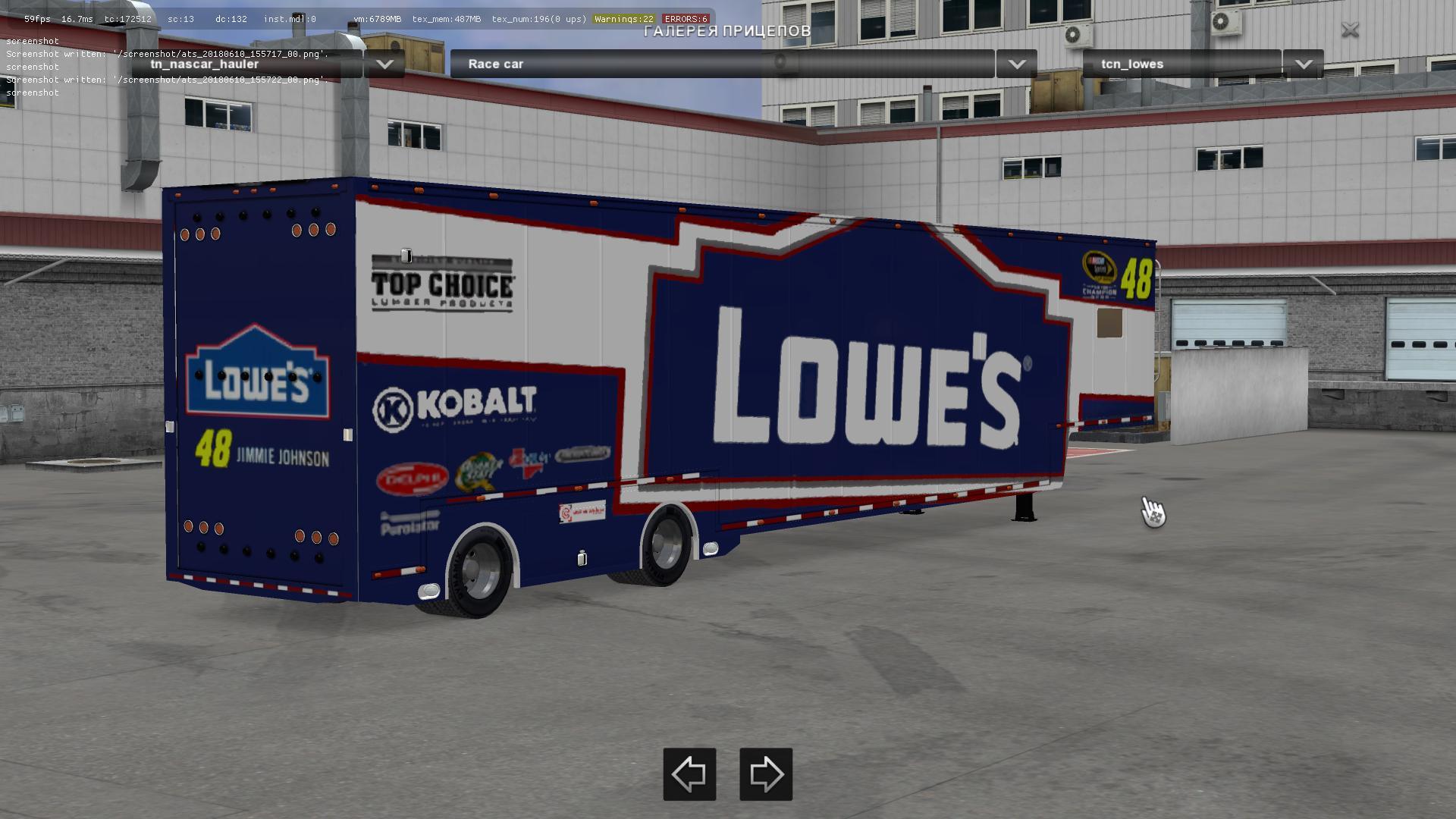Open the tn_nascar_hauler trailer dropdown
This screenshot has height=819, width=1456.
tap(384, 64)
